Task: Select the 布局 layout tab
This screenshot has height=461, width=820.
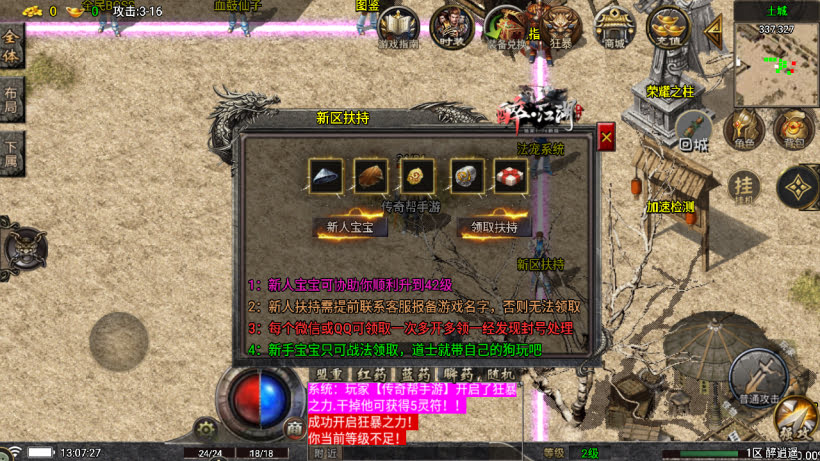Action: pos(11,101)
